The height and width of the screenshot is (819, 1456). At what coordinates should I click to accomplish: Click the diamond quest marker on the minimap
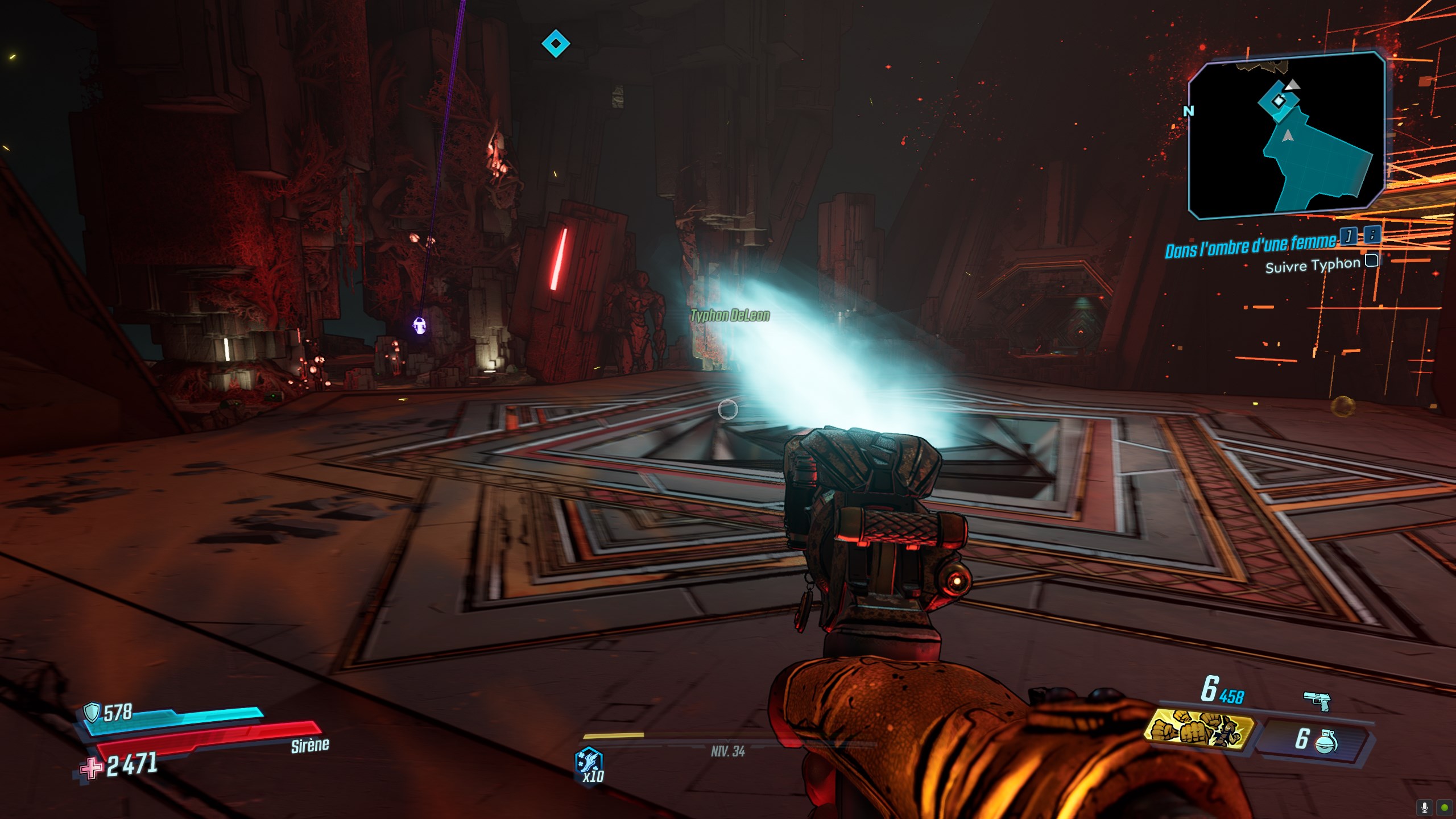1279,101
